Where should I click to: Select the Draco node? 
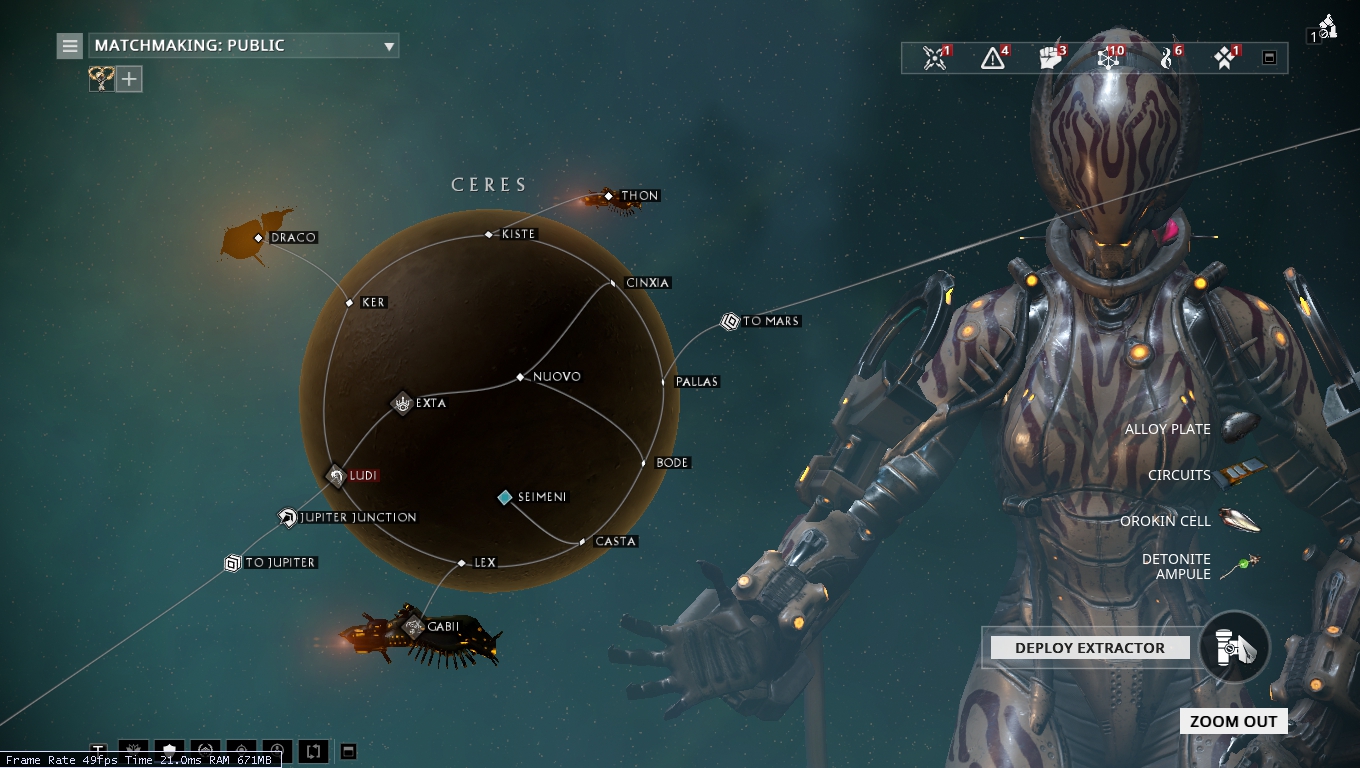pos(259,238)
